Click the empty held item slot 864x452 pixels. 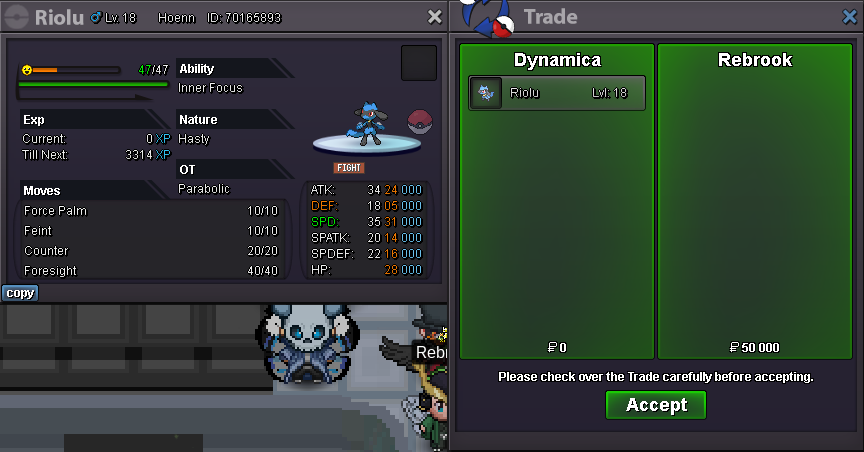[419, 63]
